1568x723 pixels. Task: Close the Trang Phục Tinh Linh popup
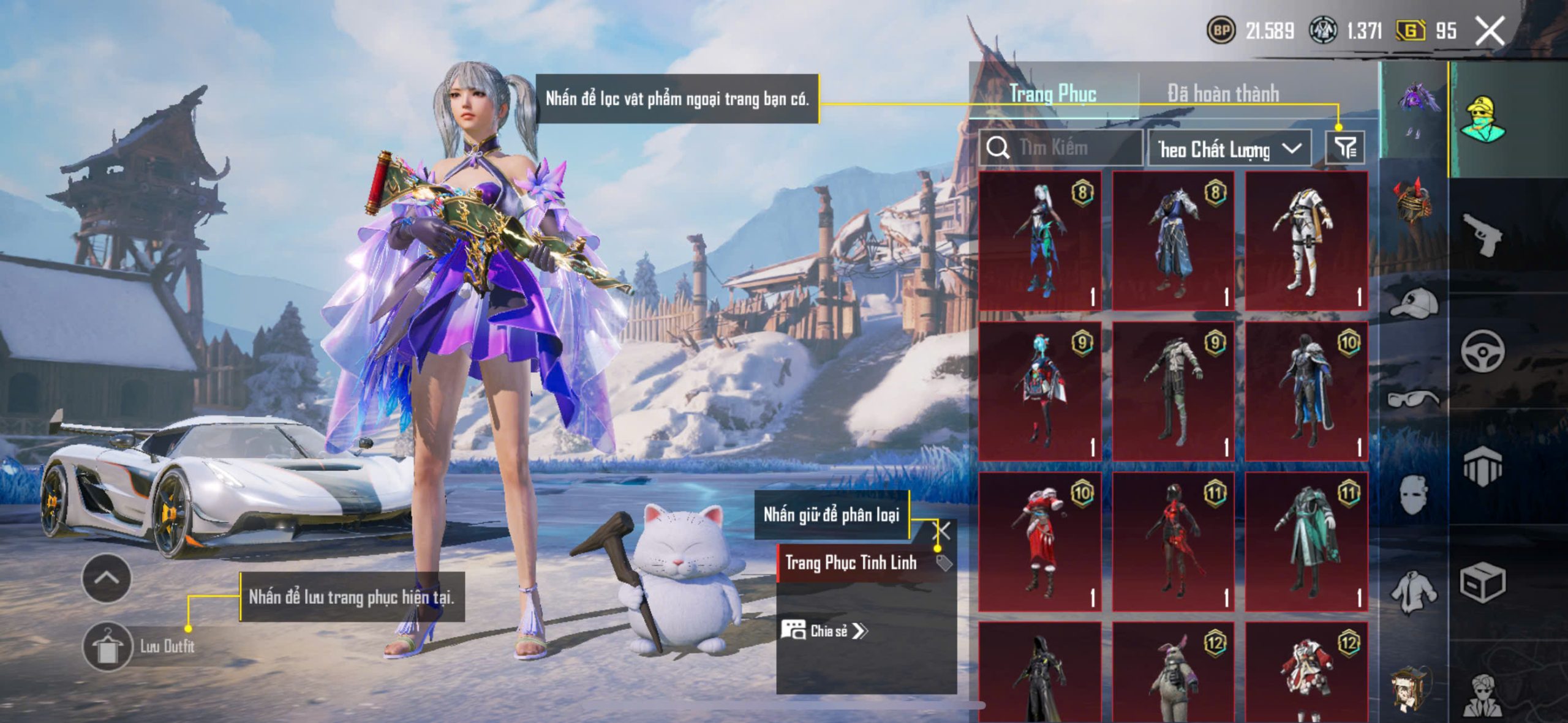point(942,531)
